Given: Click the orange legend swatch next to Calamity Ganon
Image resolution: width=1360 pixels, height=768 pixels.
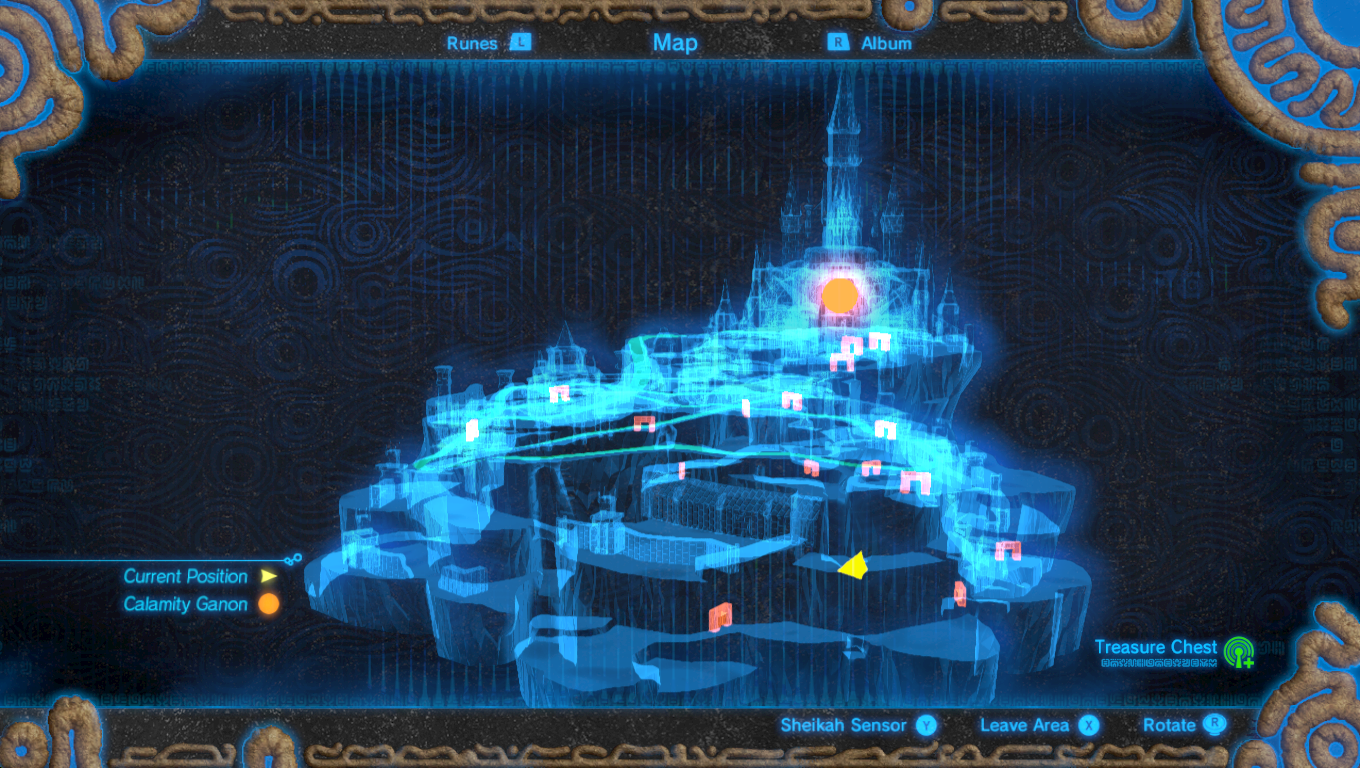Looking at the screenshot, I should (x=267, y=604).
